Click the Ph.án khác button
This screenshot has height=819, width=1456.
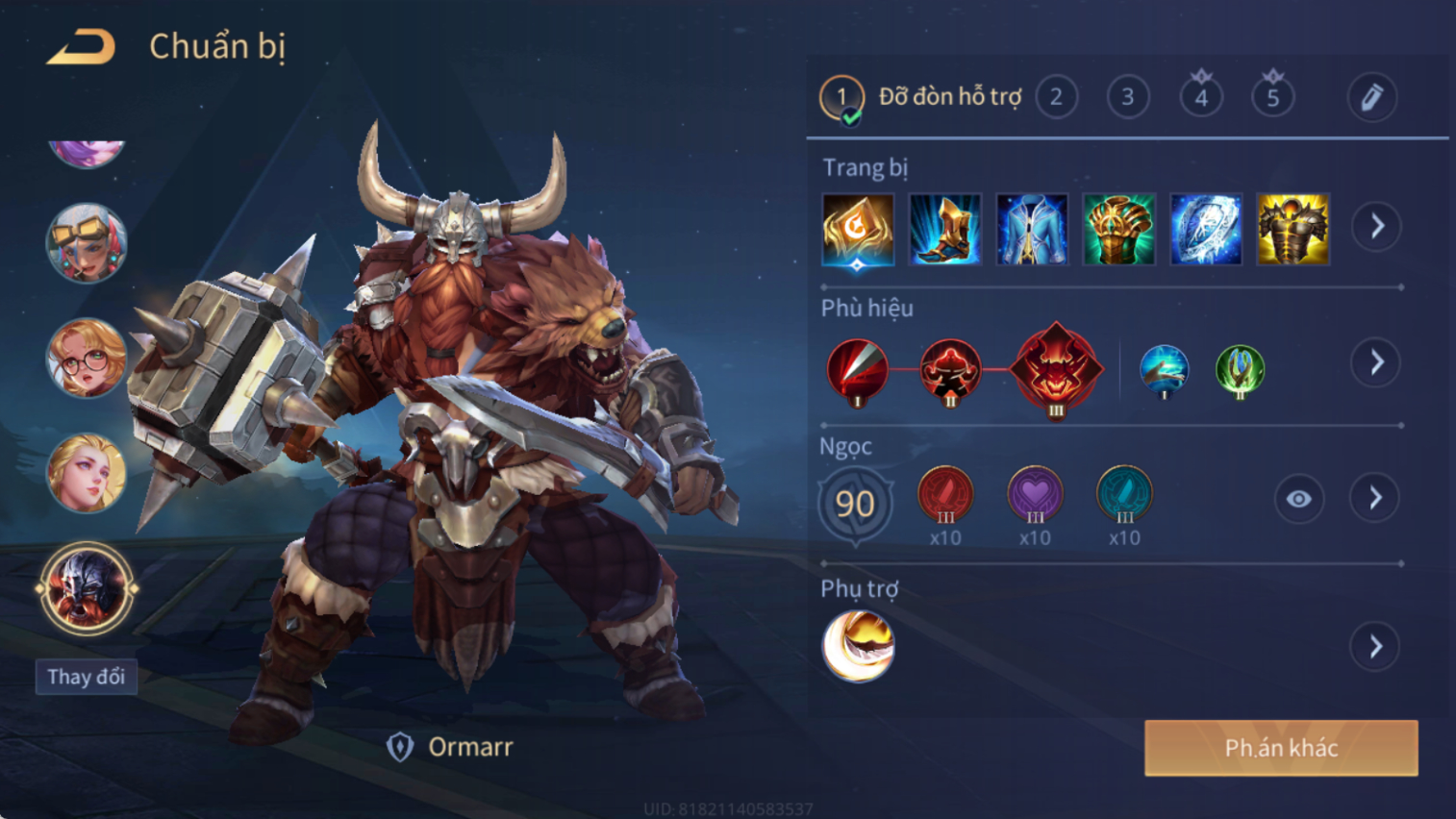1281,748
